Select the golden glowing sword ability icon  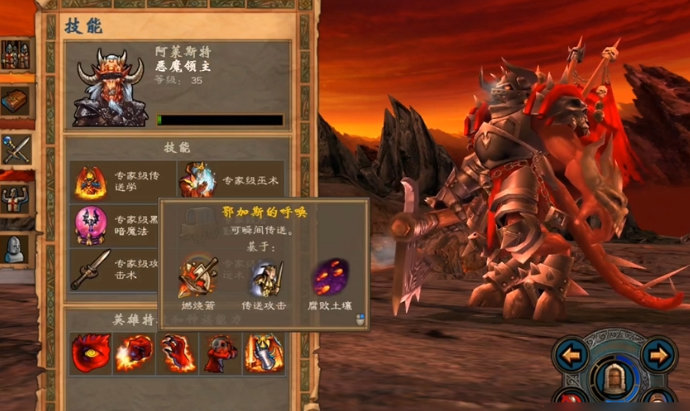point(264,353)
